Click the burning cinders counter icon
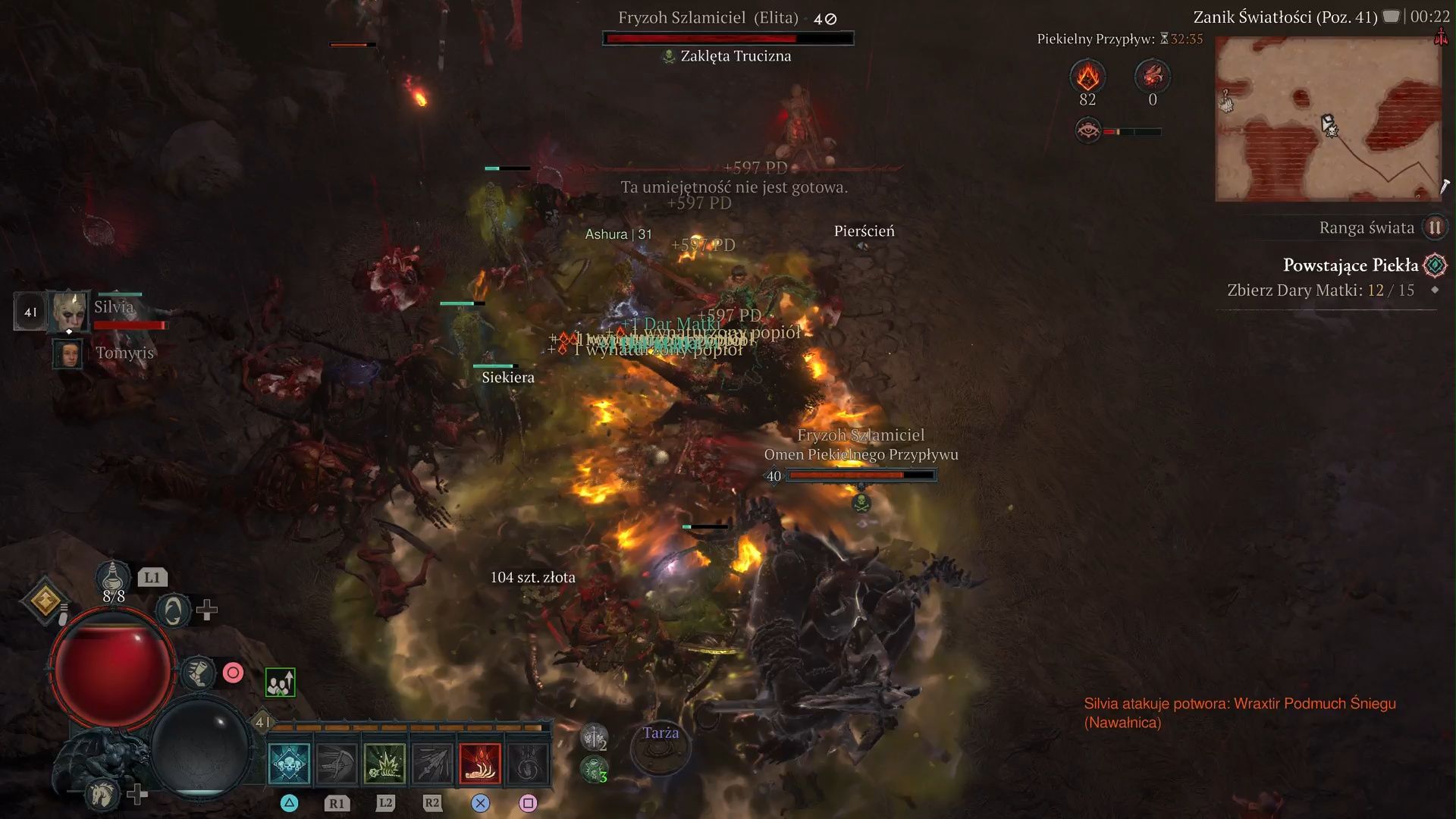This screenshot has width=1456, height=819. click(1087, 77)
